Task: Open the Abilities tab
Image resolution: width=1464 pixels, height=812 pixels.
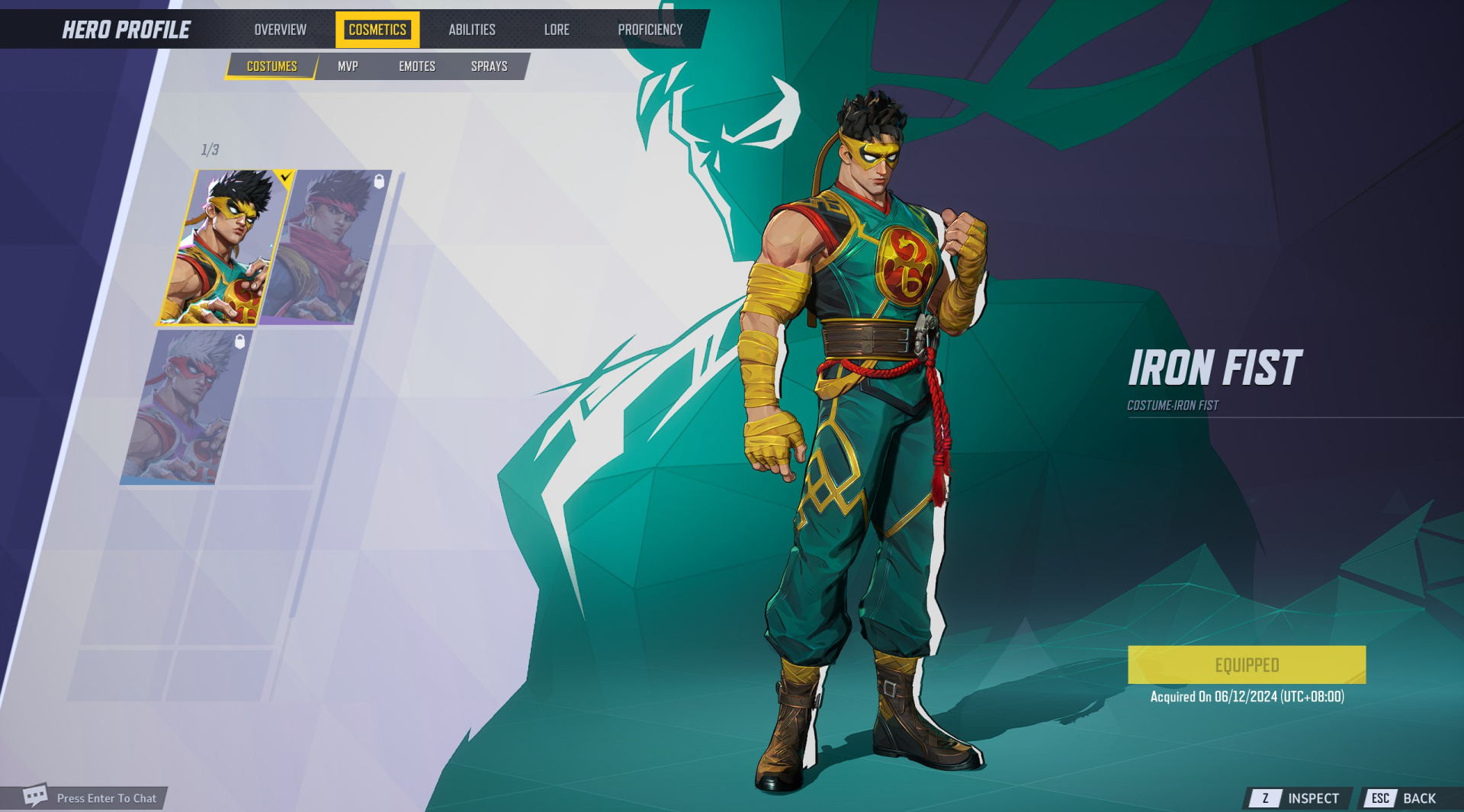Action: click(472, 30)
